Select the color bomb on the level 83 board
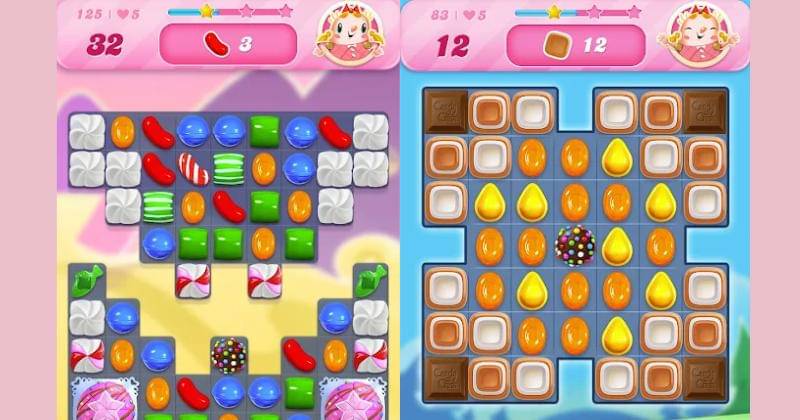Image resolution: width=800 pixels, height=420 pixels. pyautogui.click(x=575, y=245)
